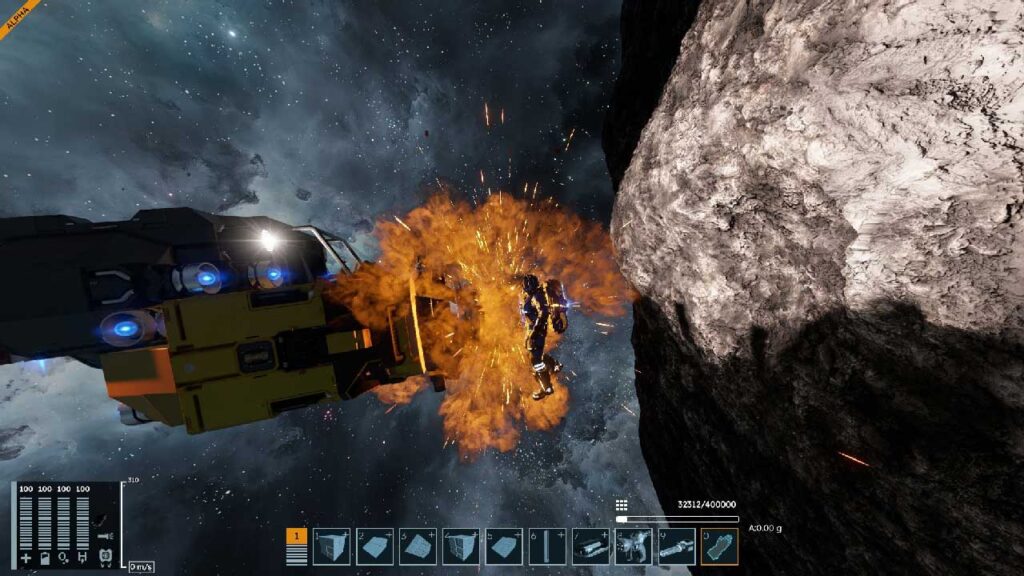The width and height of the screenshot is (1024, 576).
Task: Toggle the flashlight icon in the status panel
Action: (x=104, y=536)
